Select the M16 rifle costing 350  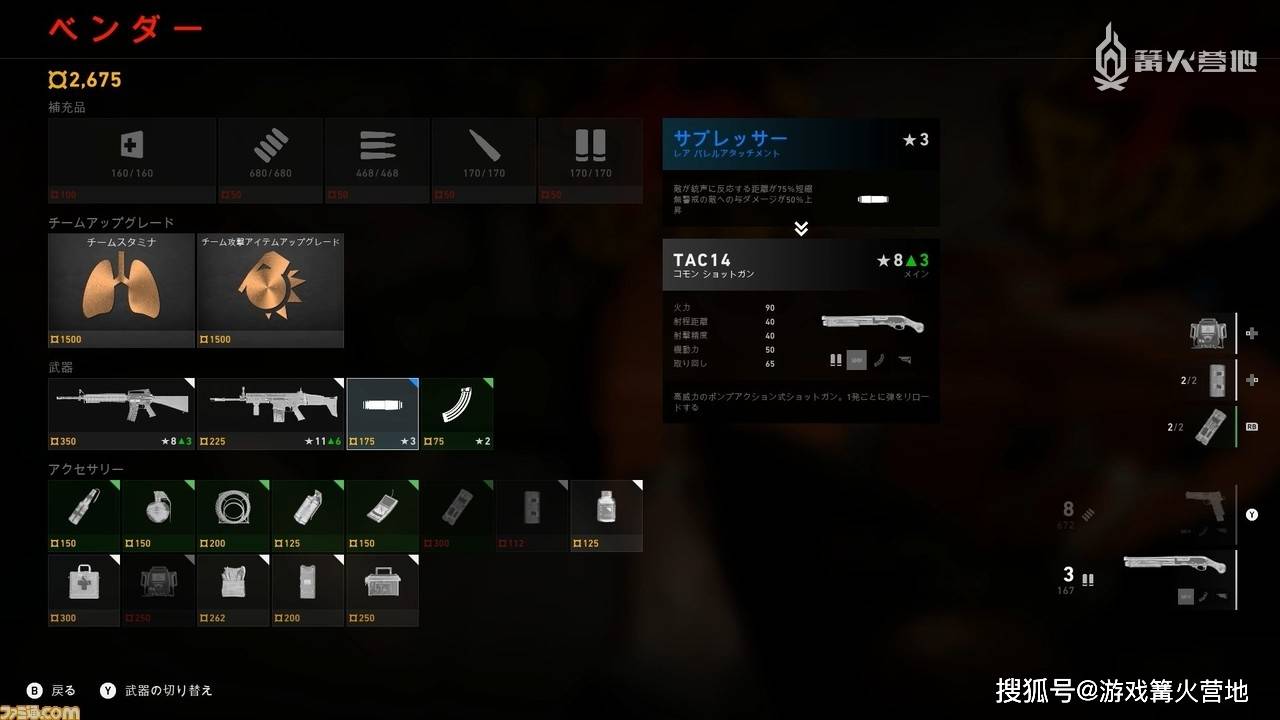pyautogui.click(x=121, y=414)
